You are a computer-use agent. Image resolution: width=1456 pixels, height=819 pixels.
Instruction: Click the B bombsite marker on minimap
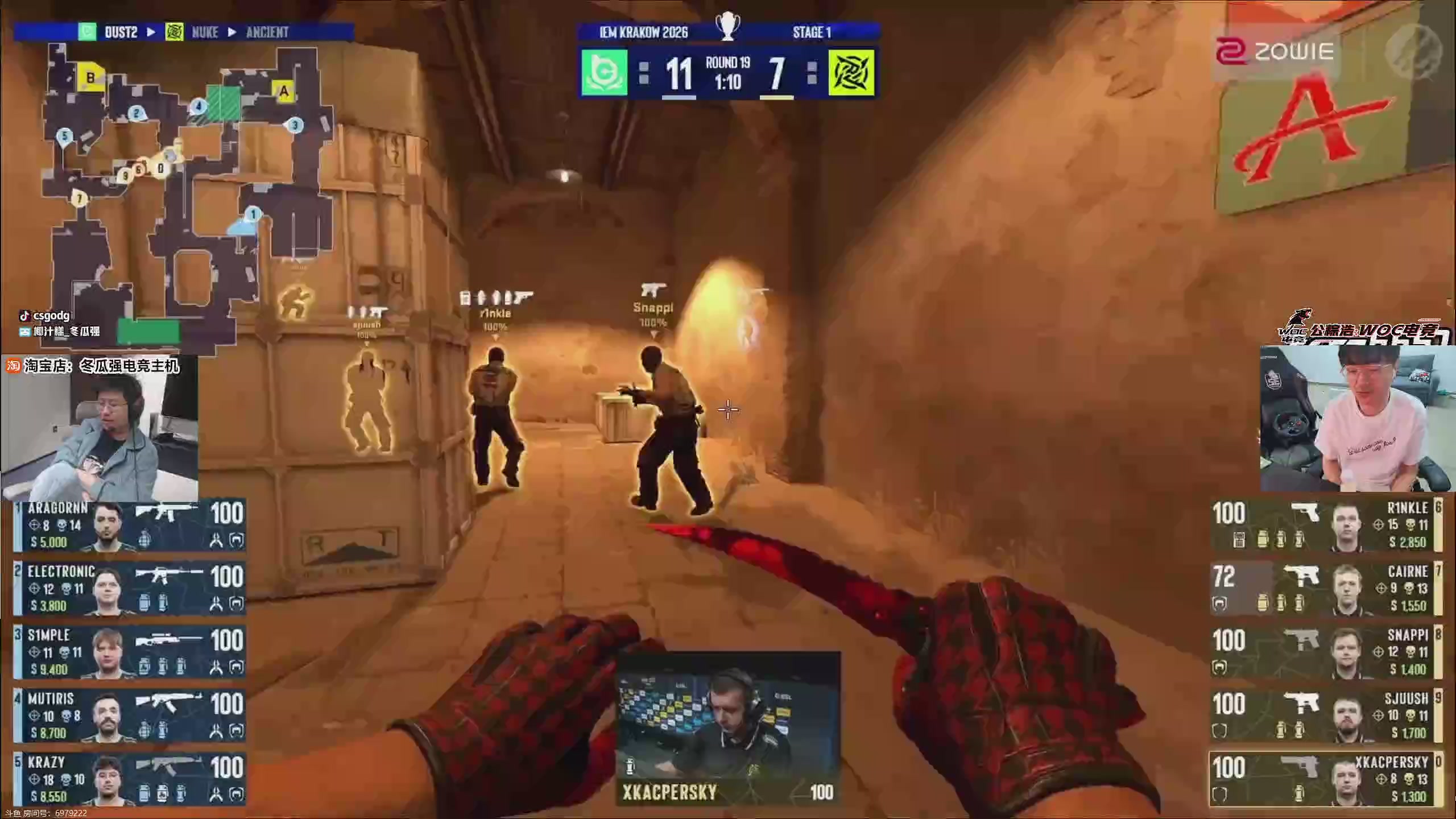[90, 77]
